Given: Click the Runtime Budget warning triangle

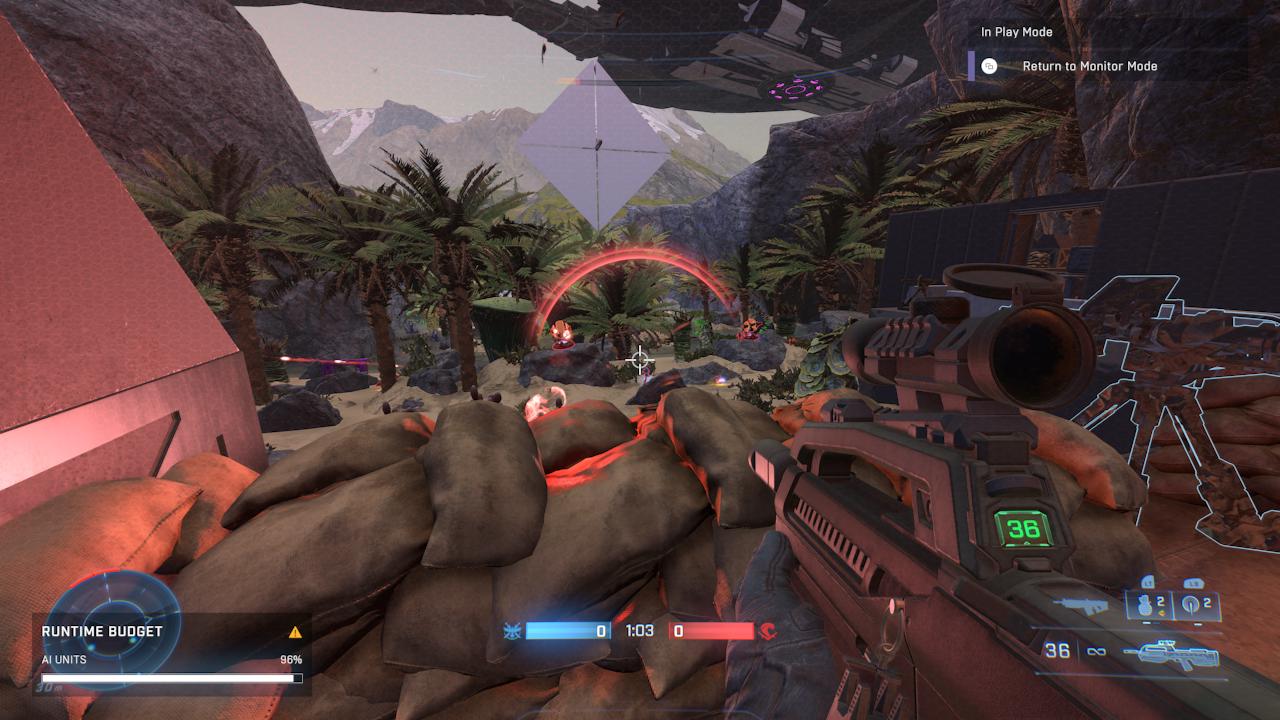Looking at the screenshot, I should (295, 632).
